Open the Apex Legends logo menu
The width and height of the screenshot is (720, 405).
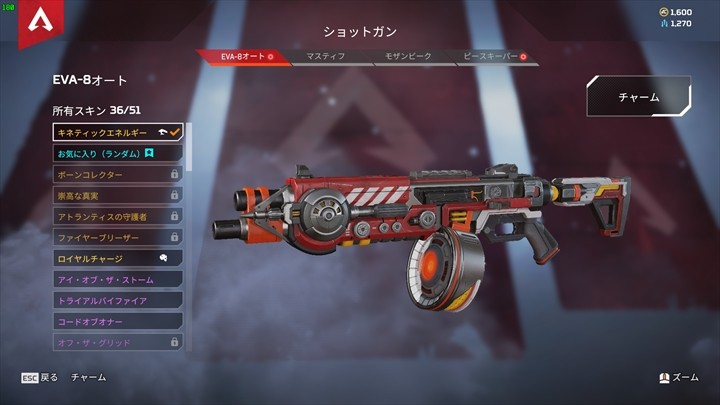point(39,22)
